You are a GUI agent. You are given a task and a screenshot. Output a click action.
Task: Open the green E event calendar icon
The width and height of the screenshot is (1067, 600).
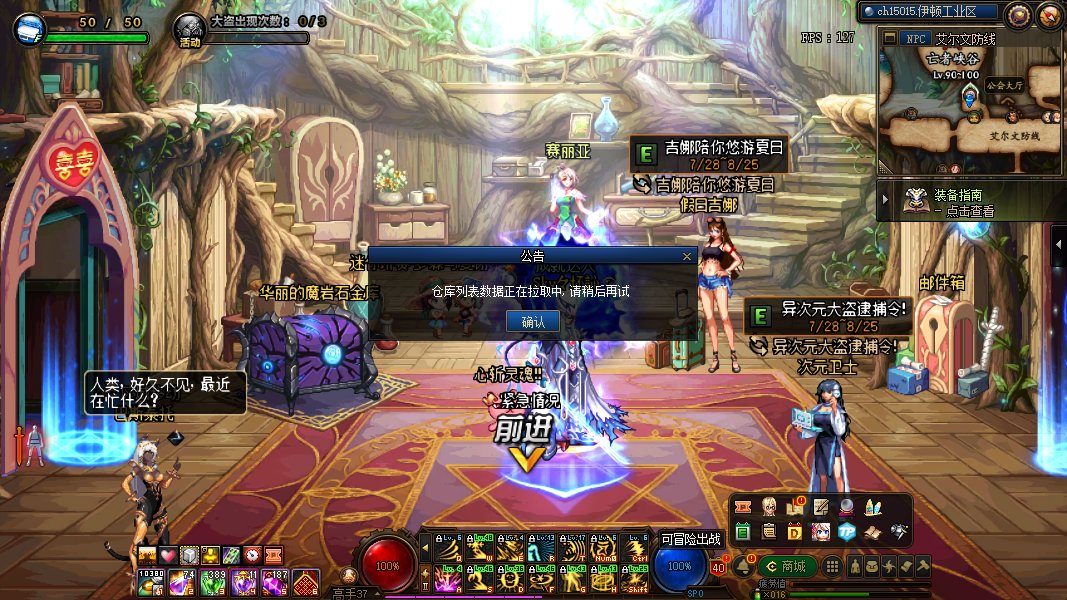coord(743,531)
